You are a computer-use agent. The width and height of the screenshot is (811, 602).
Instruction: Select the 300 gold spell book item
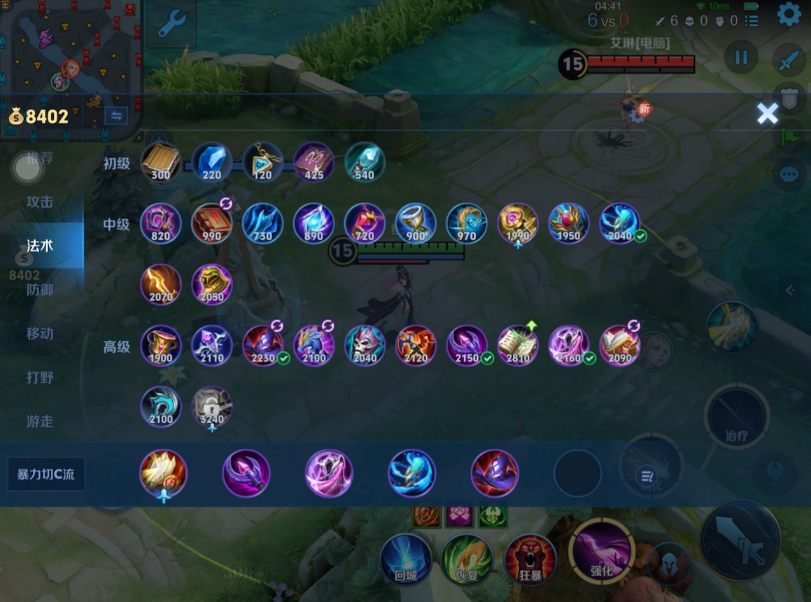click(x=161, y=161)
